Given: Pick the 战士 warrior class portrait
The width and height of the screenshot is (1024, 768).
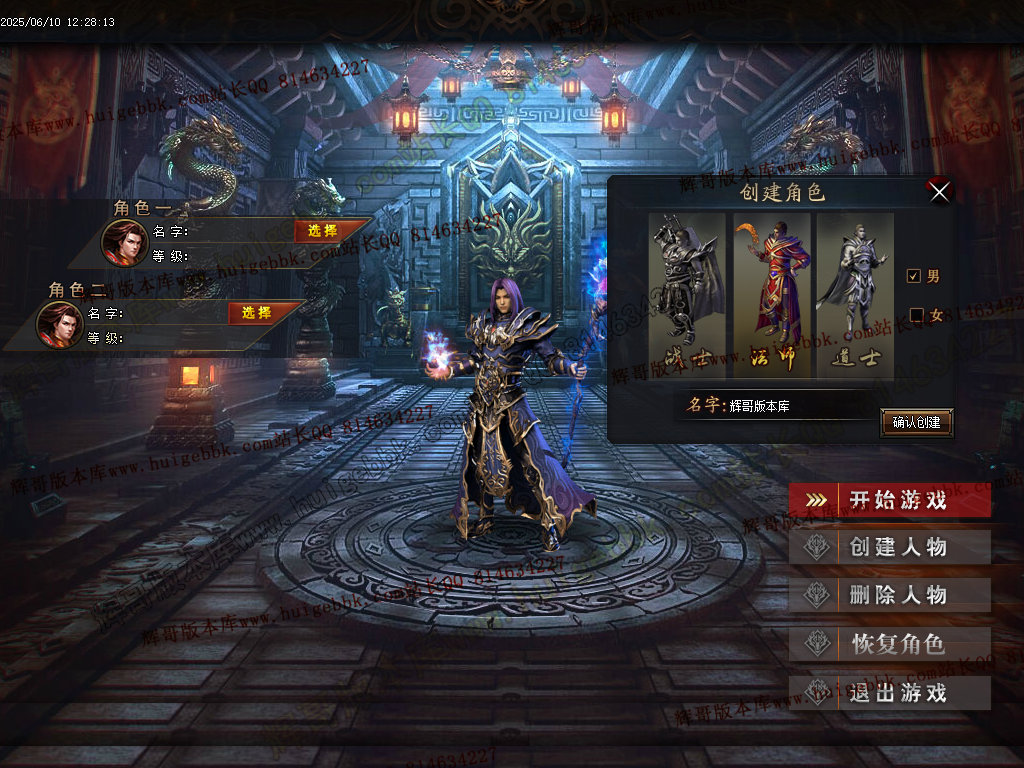Looking at the screenshot, I should [x=687, y=292].
